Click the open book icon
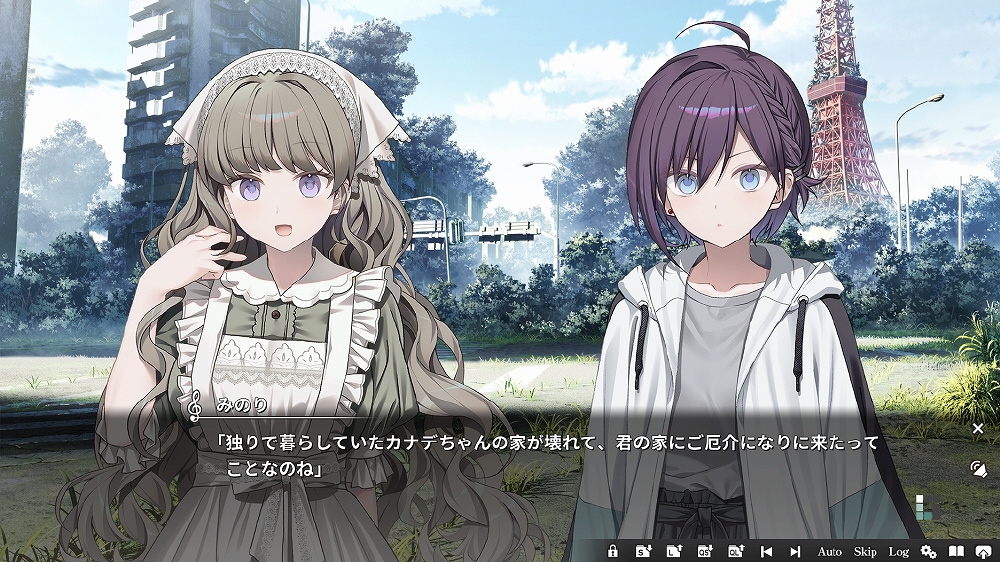The height and width of the screenshot is (562, 1000). pyautogui.click(x=956, y=551)
